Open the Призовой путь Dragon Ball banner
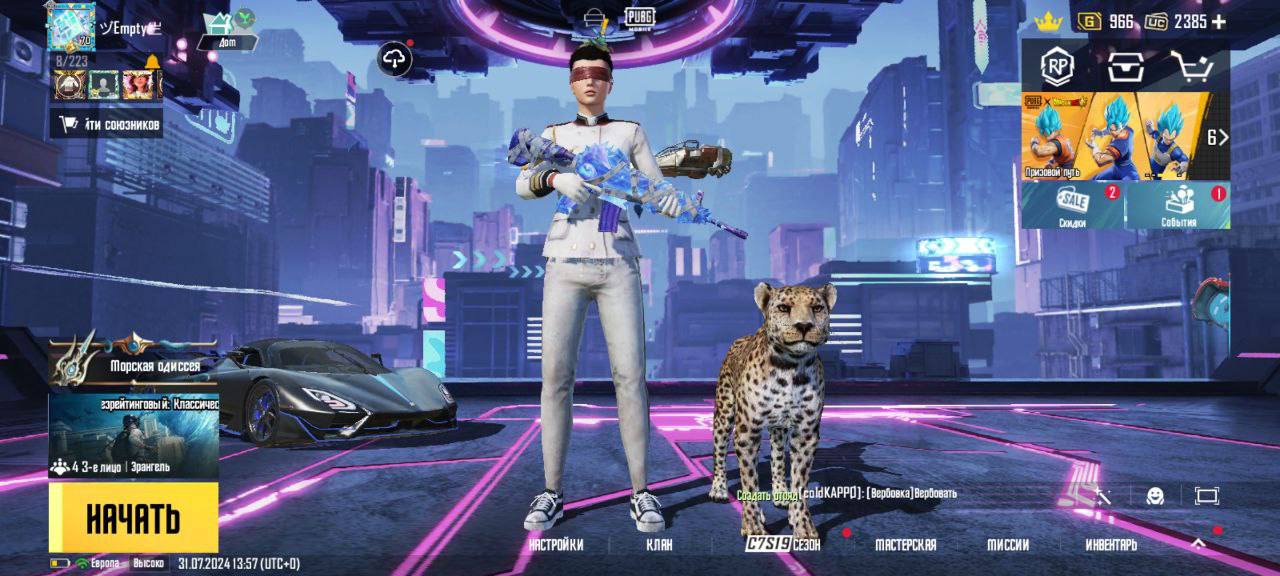Viewport: 1280px width, 576px height. (x=1115, y=136)
